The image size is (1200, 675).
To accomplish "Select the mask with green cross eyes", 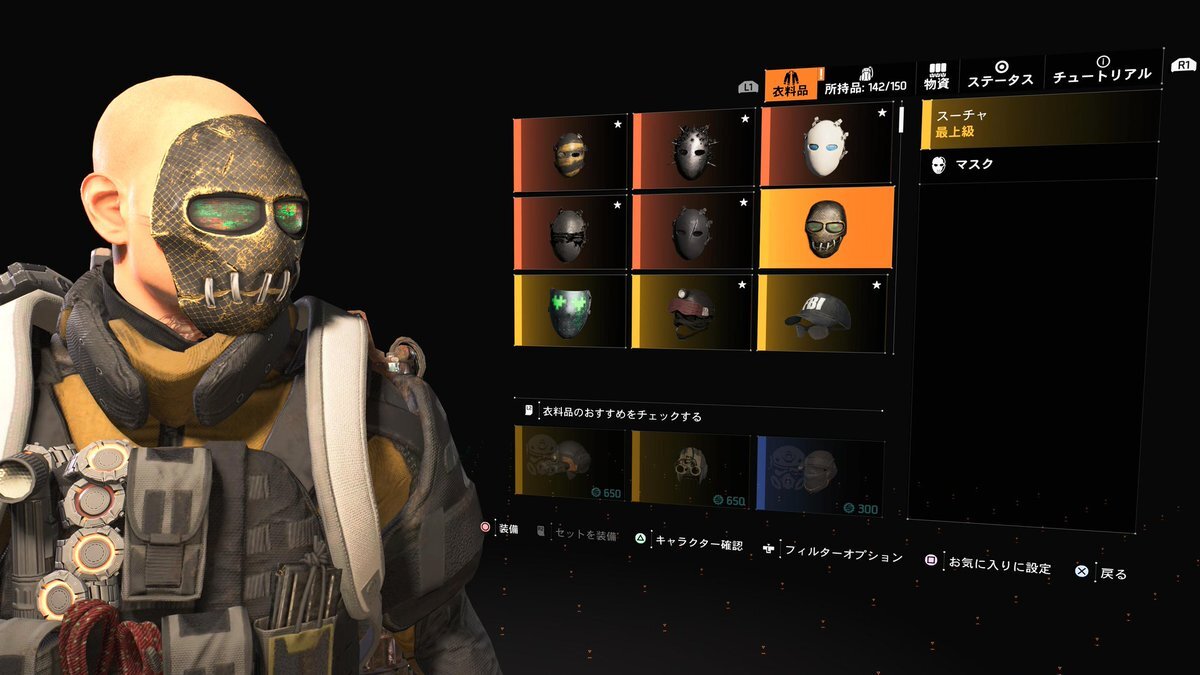I will point(570,312).
